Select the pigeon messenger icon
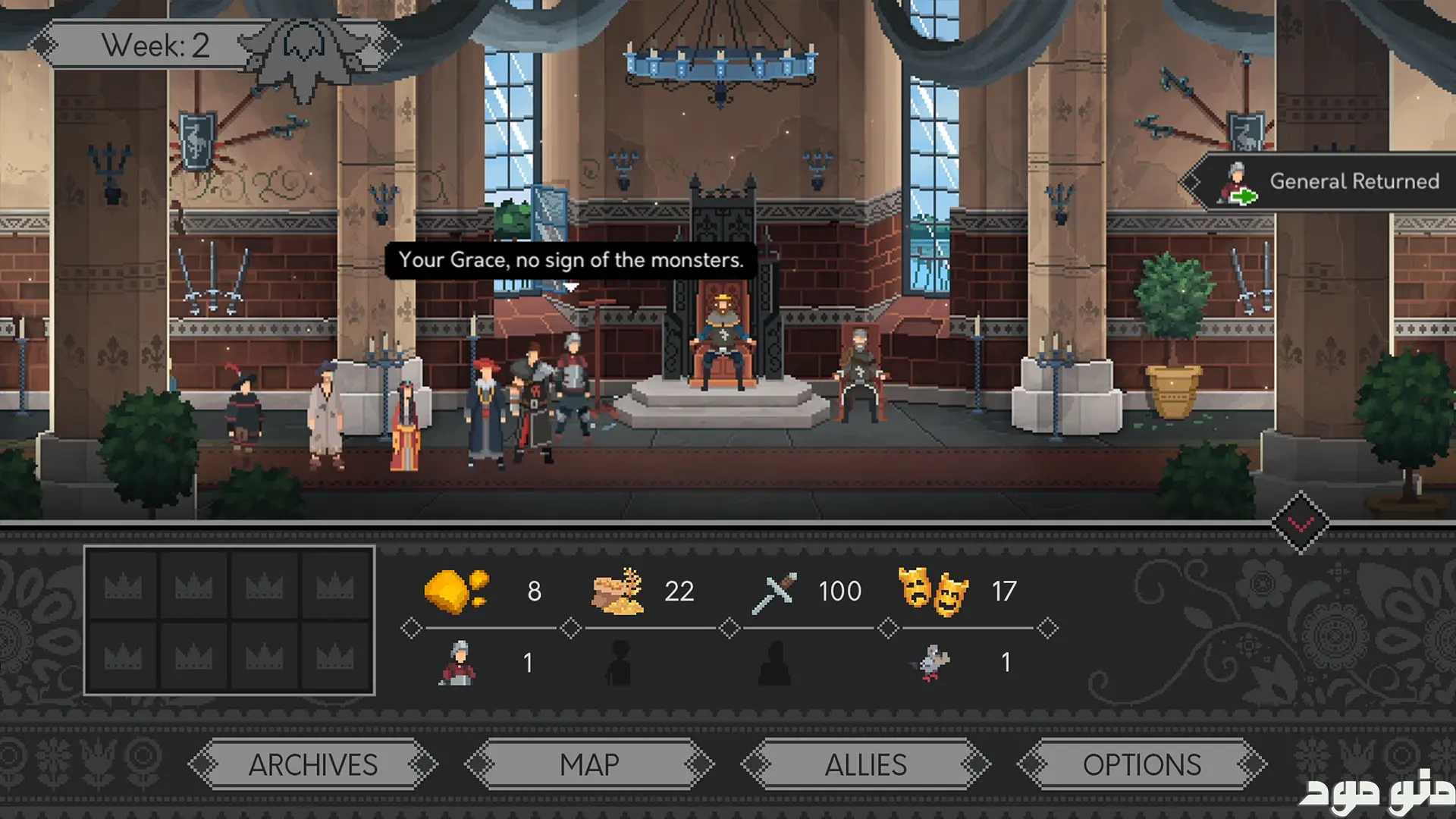 (x=932, y=663)
